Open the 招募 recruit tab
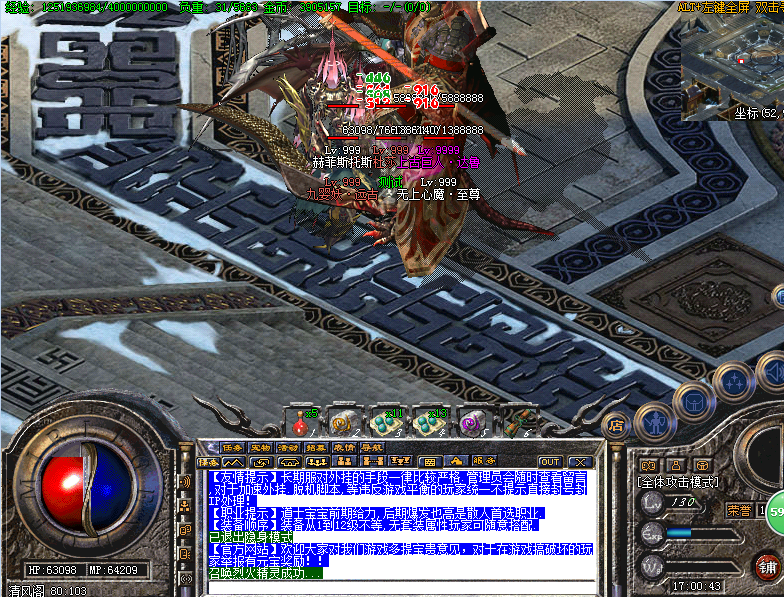 316,447
